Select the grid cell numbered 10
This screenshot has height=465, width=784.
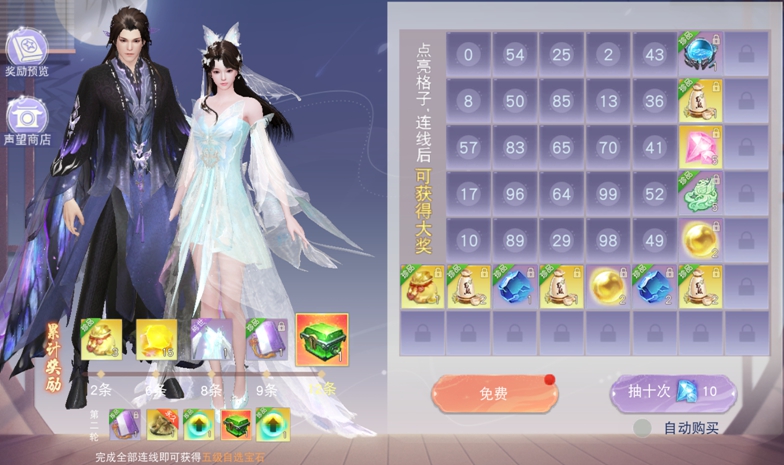(x=468, y=241)
